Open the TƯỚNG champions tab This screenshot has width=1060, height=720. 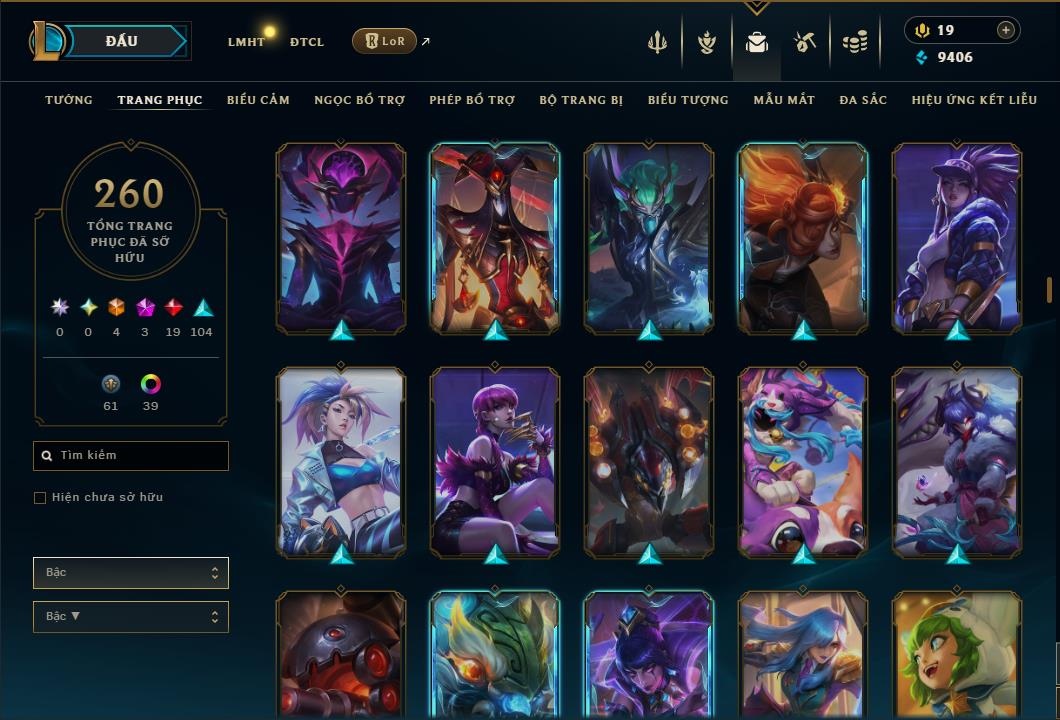[69, 100]
